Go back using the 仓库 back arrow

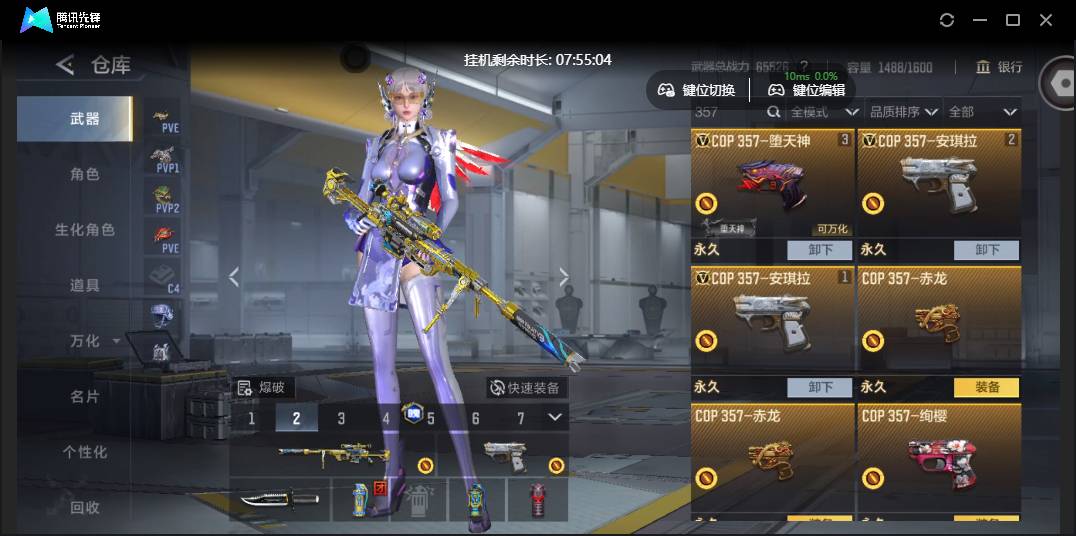pos(65,66)
